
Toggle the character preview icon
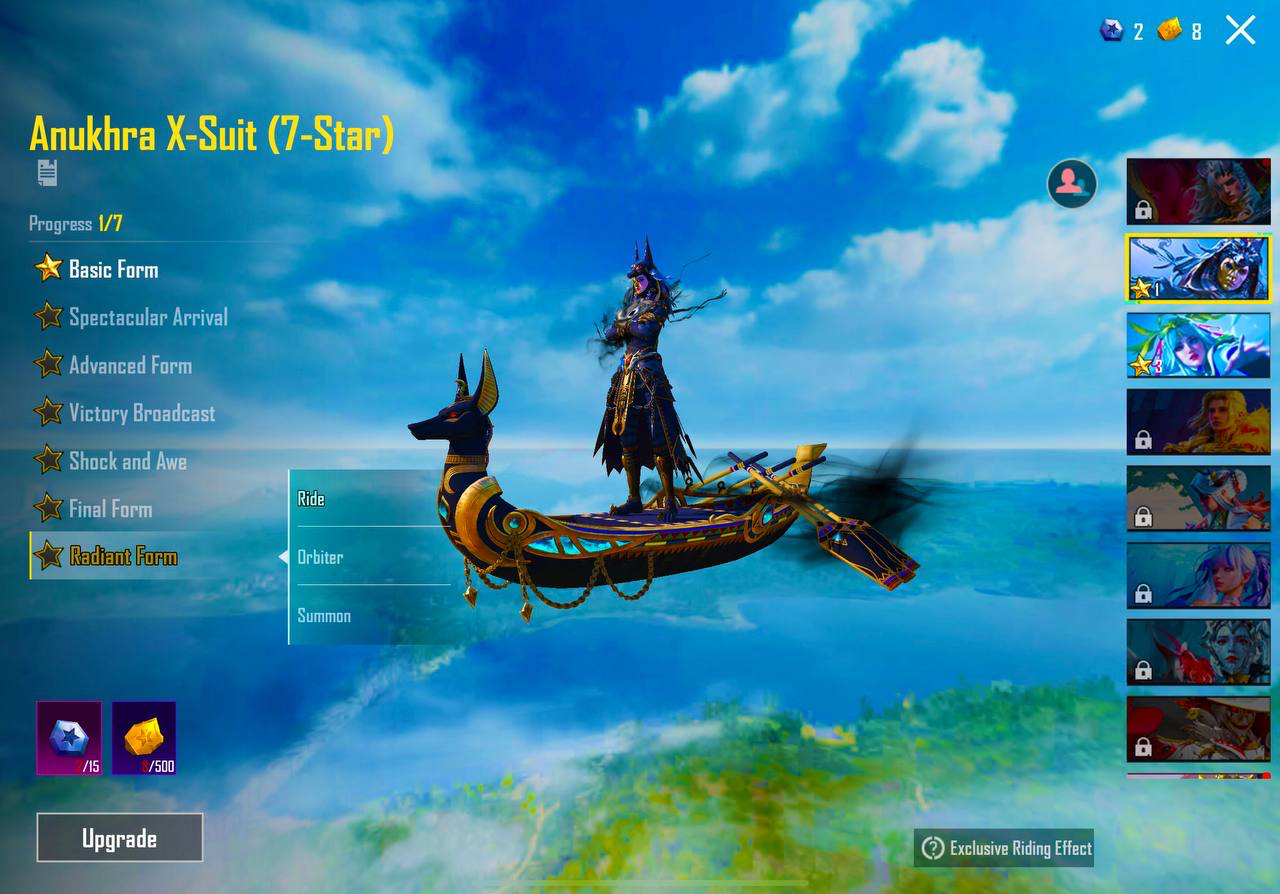click(x=1071, y=183)
